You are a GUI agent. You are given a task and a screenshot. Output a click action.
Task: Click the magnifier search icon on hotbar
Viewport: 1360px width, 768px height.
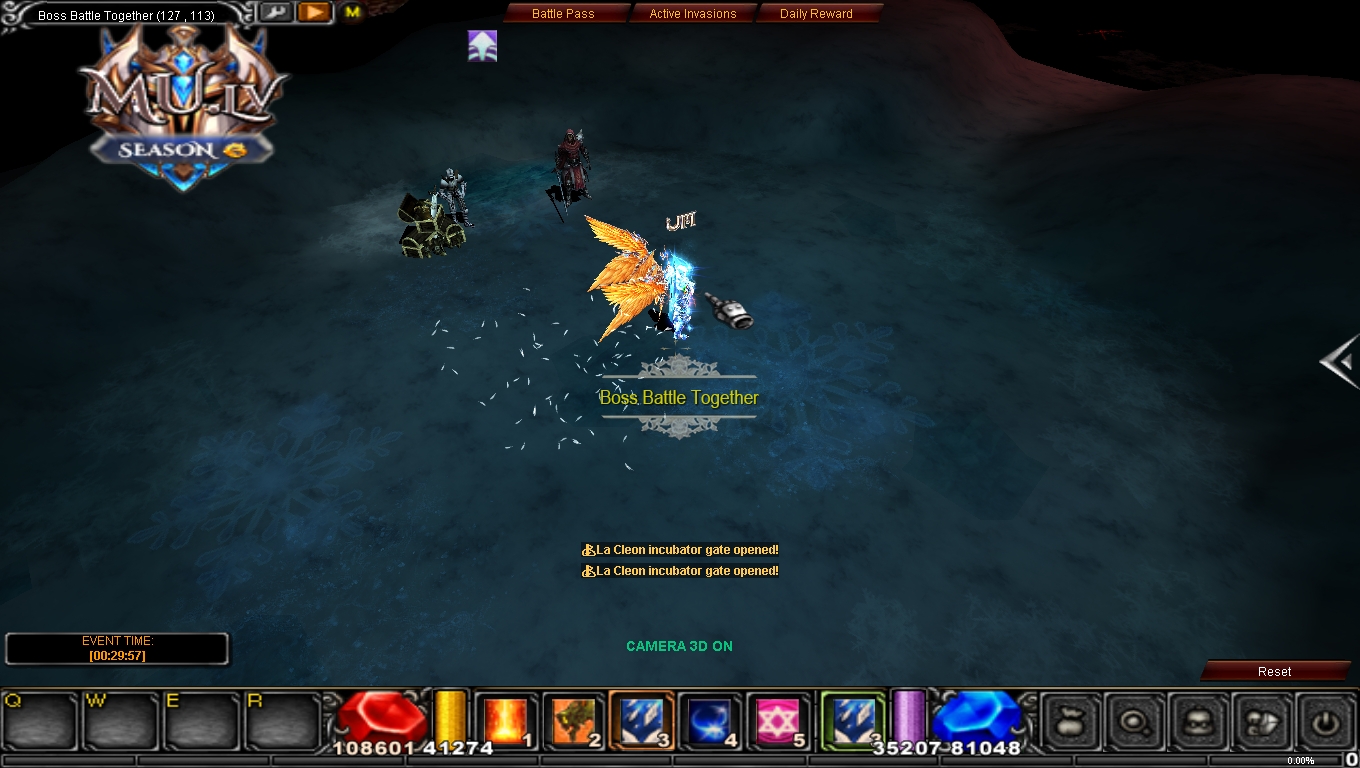[1135, 722]
